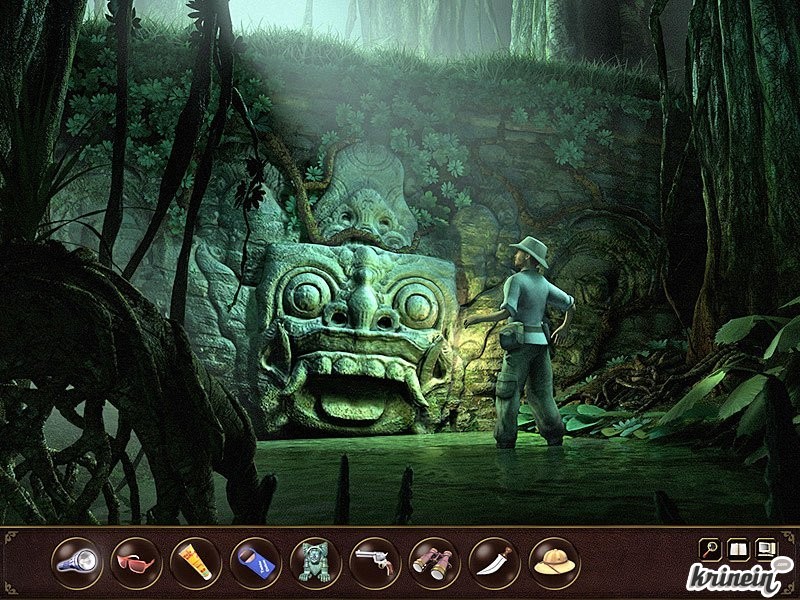The width and height of the screenshot is (800, 600).
Task: Select the curved knife item
Action: click(x=494, y=561)
